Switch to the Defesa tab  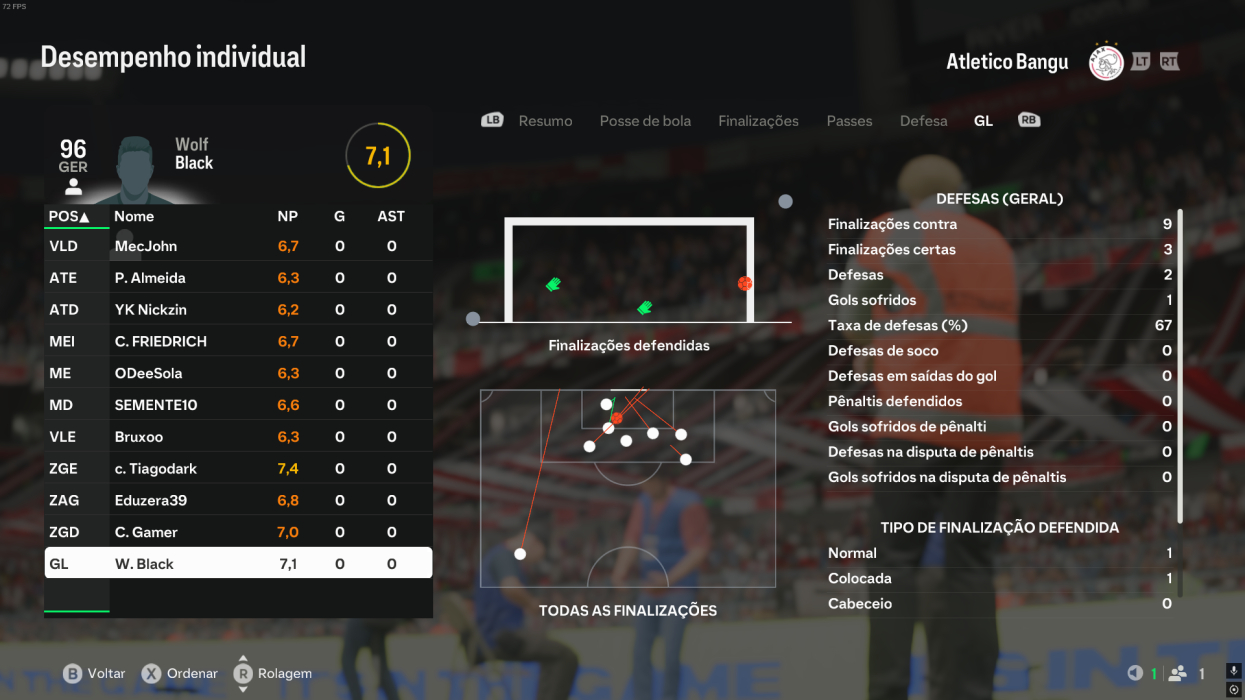click(x=923, y=121)
